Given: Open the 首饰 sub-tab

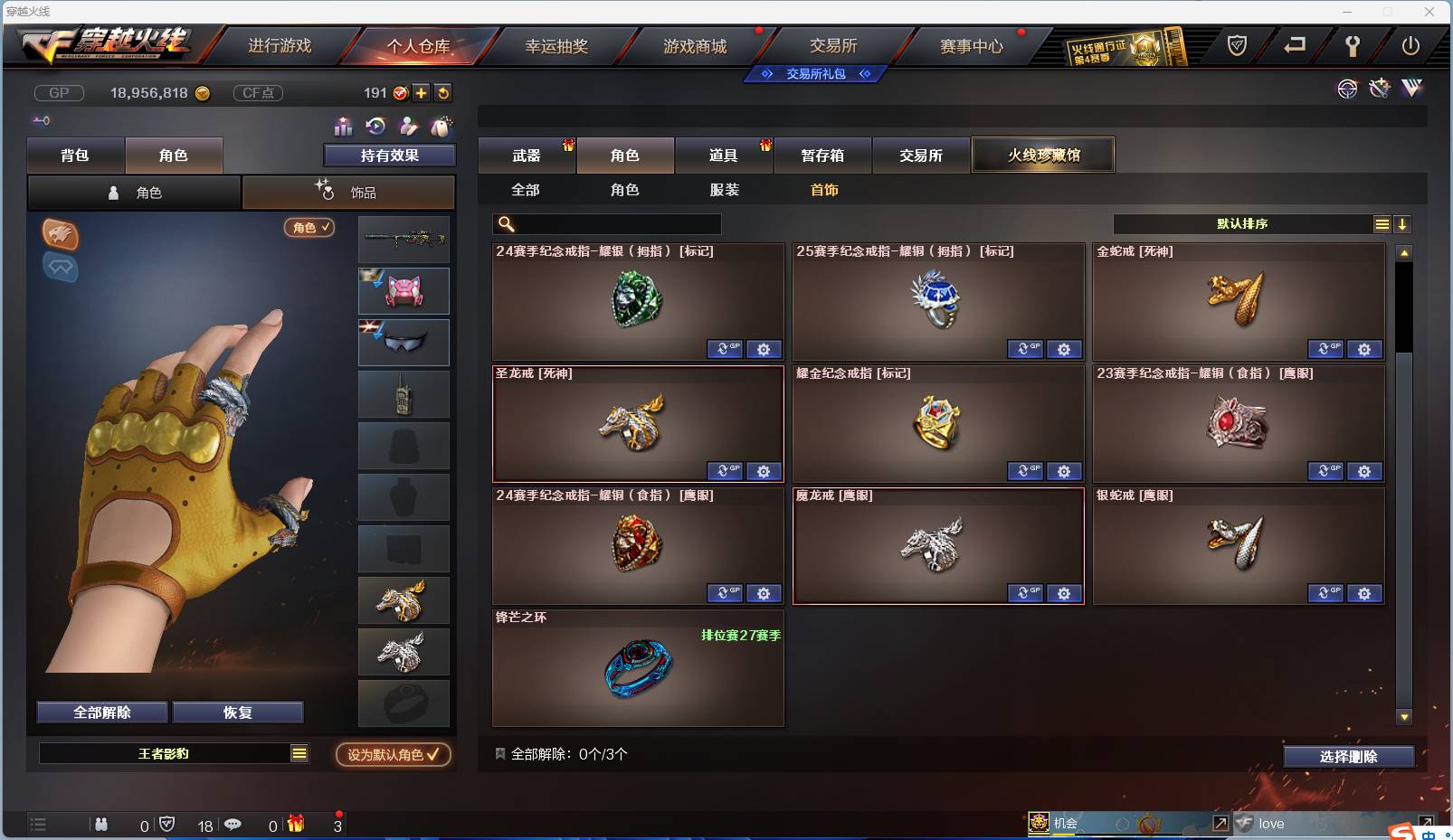Looking at the screenshot, I should pos(822,190).
